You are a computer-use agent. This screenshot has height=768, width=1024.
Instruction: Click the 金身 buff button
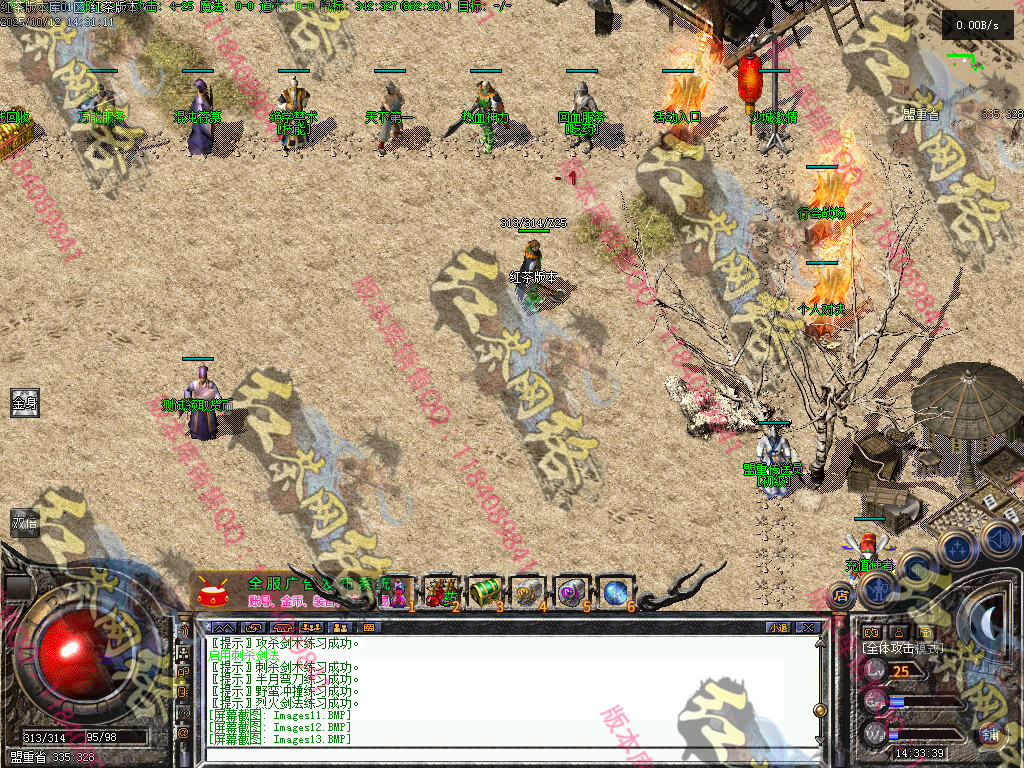pyautogui.click(x=24, y=403)
